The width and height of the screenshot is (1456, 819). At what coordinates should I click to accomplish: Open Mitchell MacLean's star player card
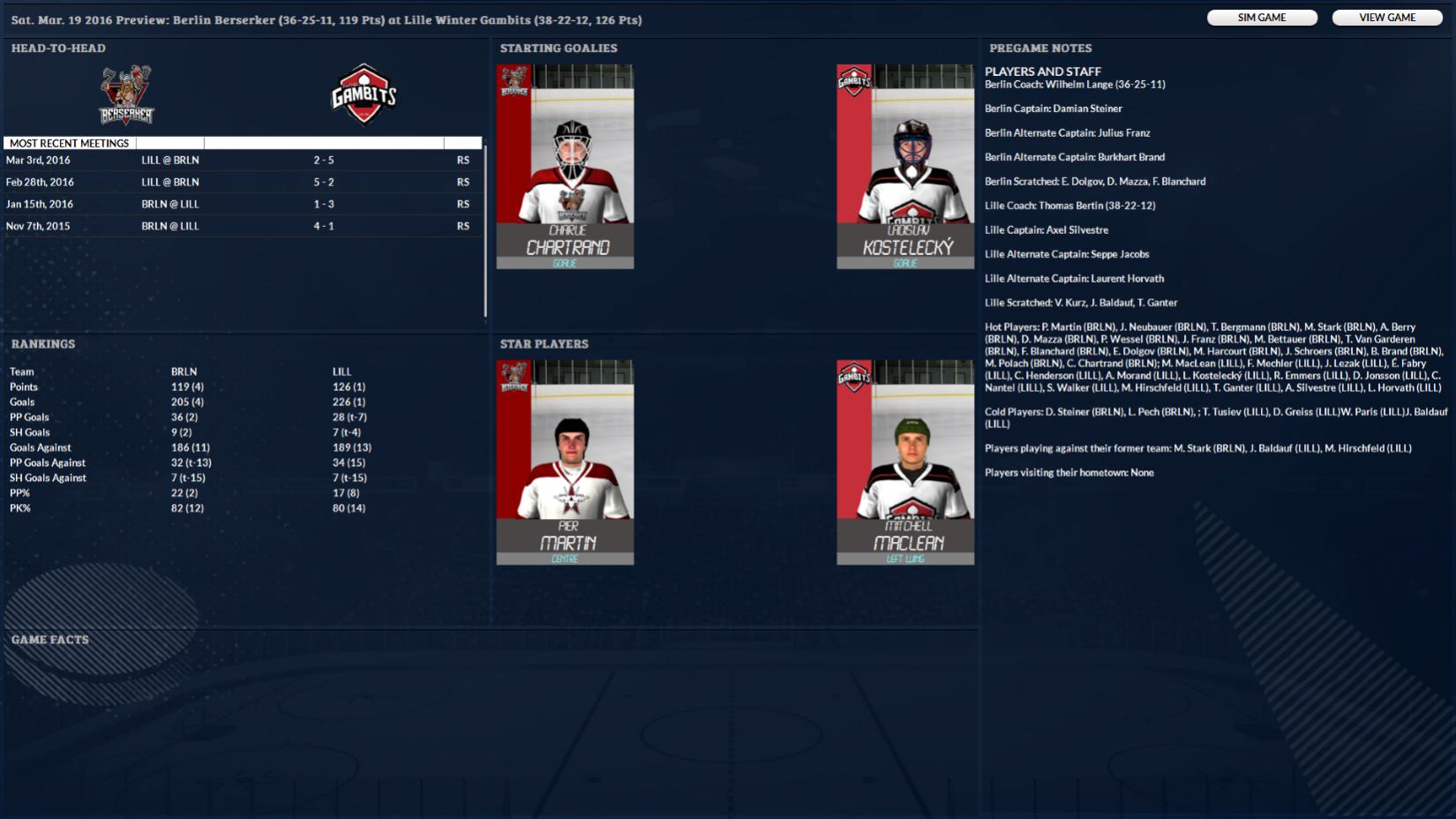(x=904, y=462)
